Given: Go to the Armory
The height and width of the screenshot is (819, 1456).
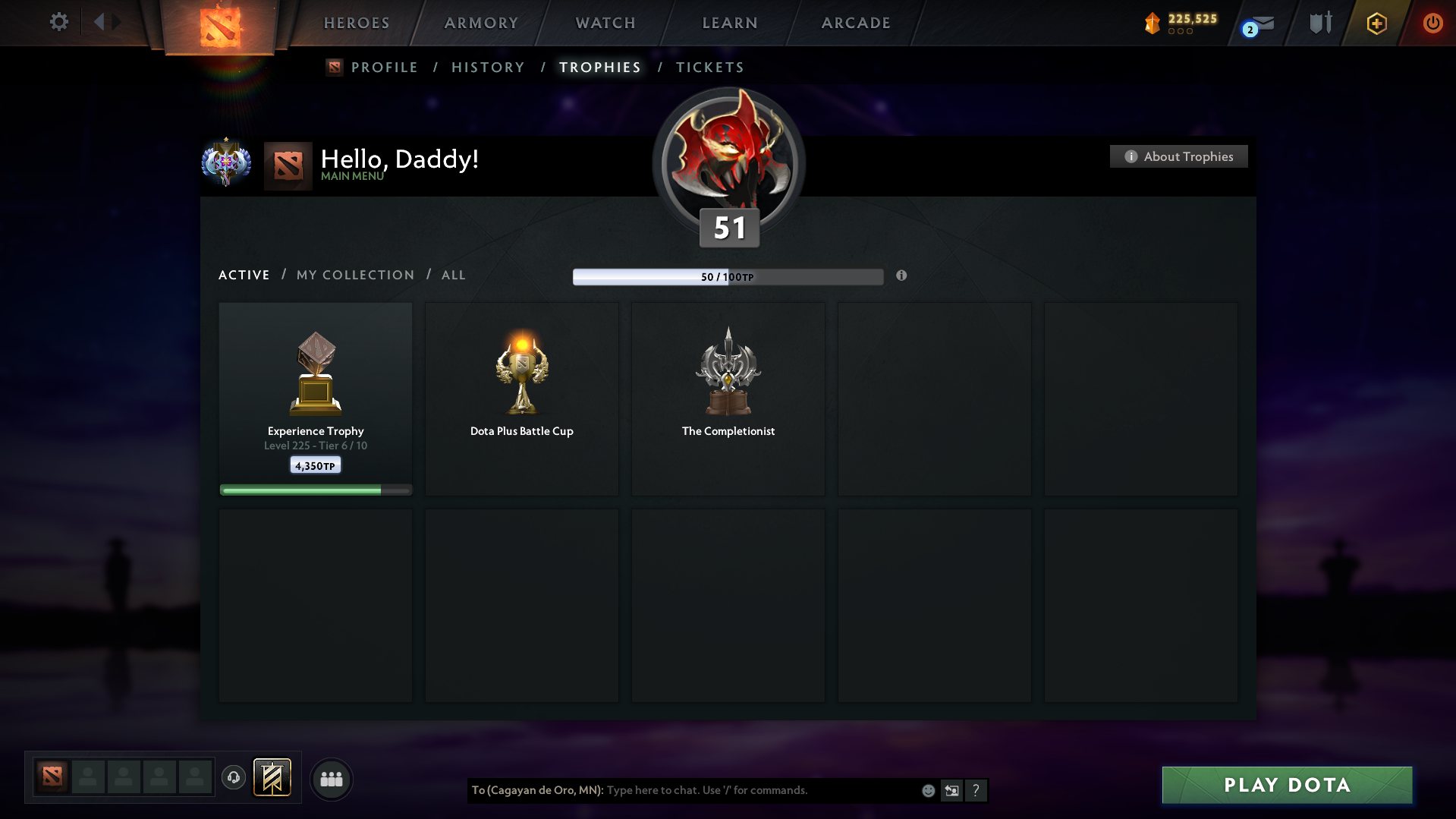Looking at the screenshot, I should pos(481,23).
